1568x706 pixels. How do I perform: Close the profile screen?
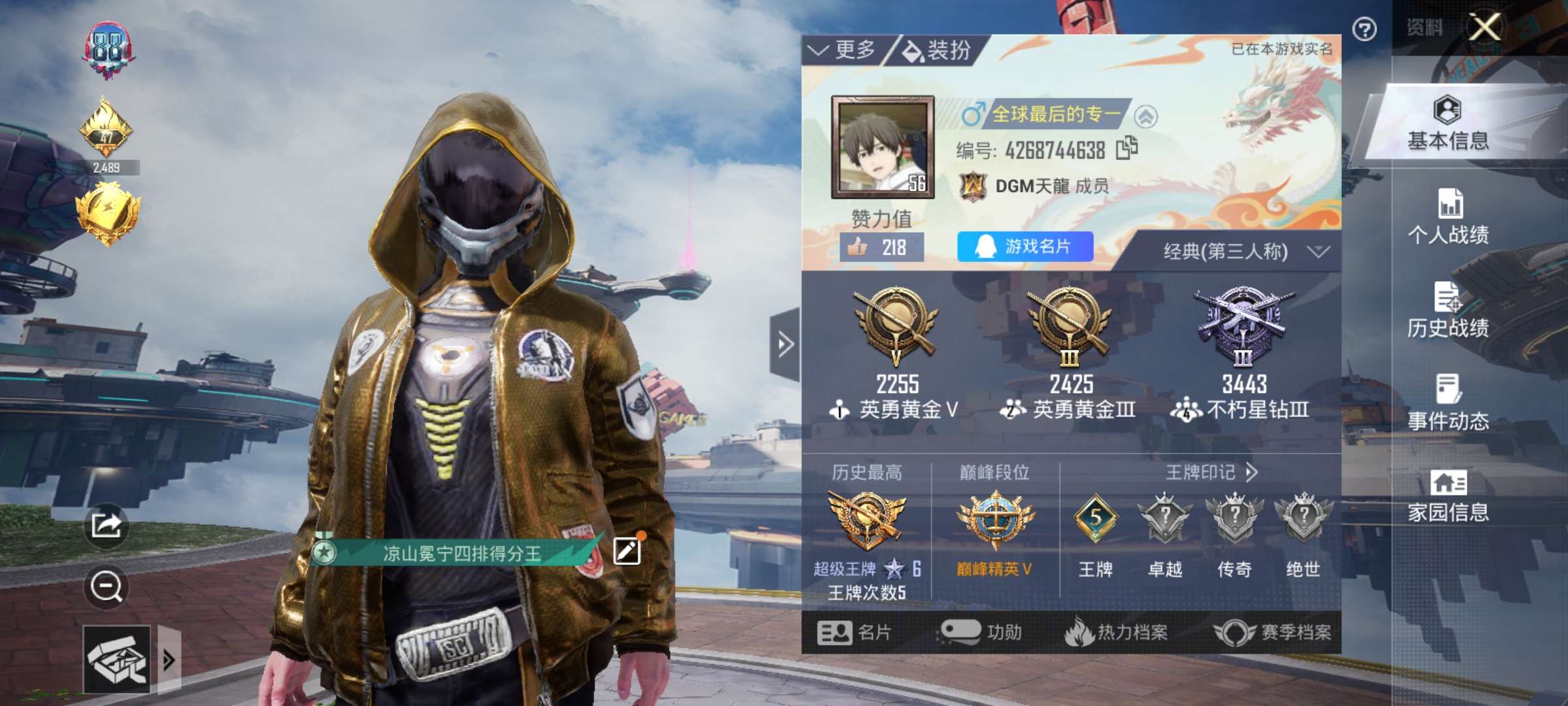pyautogui.click(x=1484, y=27)
